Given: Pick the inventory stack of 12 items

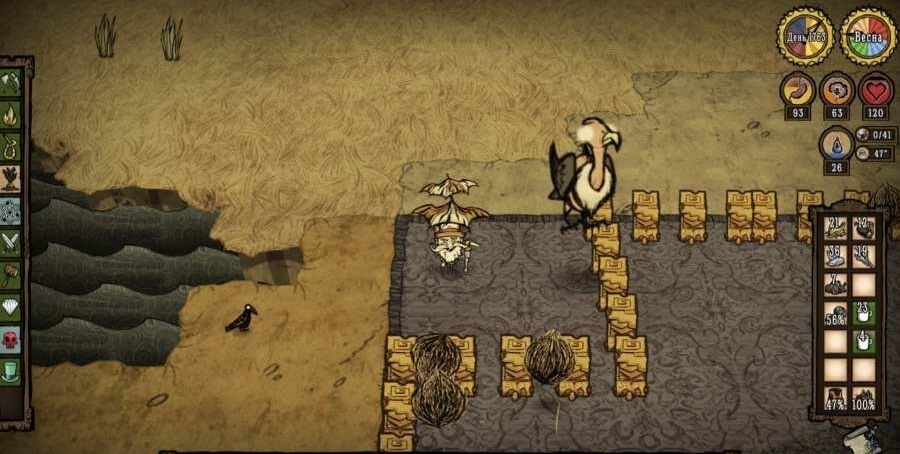Looking at the screenshot, I should (864, 228).
